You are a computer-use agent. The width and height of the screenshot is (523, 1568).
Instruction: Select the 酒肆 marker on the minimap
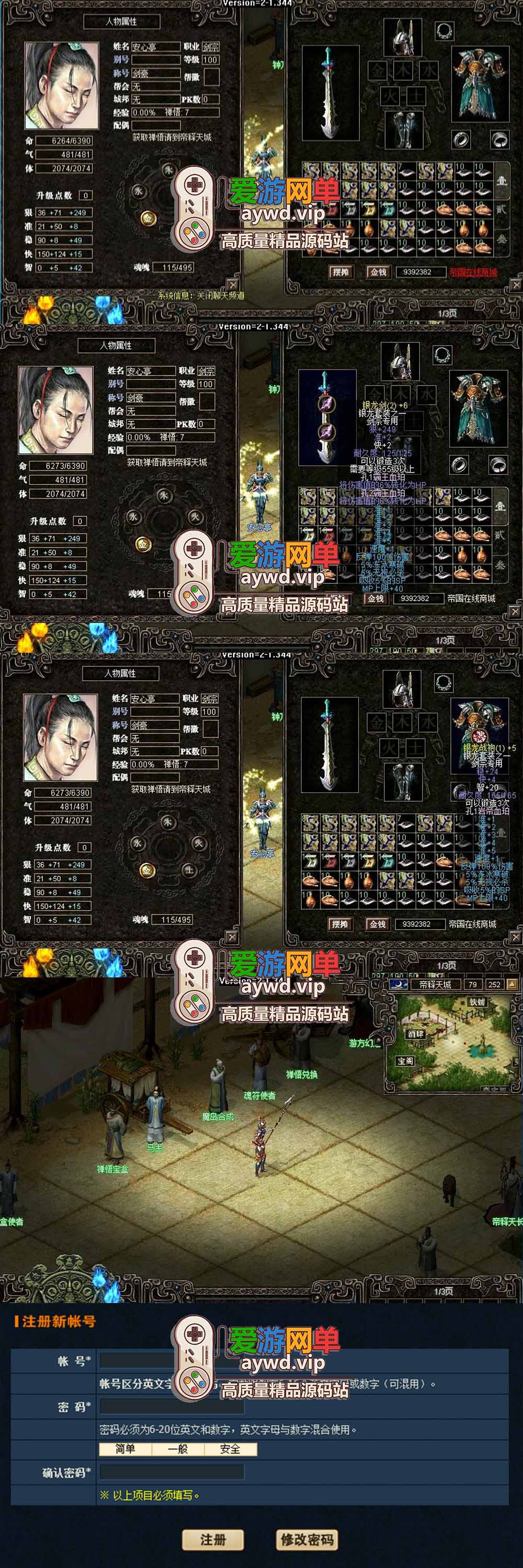point(416,1033)
